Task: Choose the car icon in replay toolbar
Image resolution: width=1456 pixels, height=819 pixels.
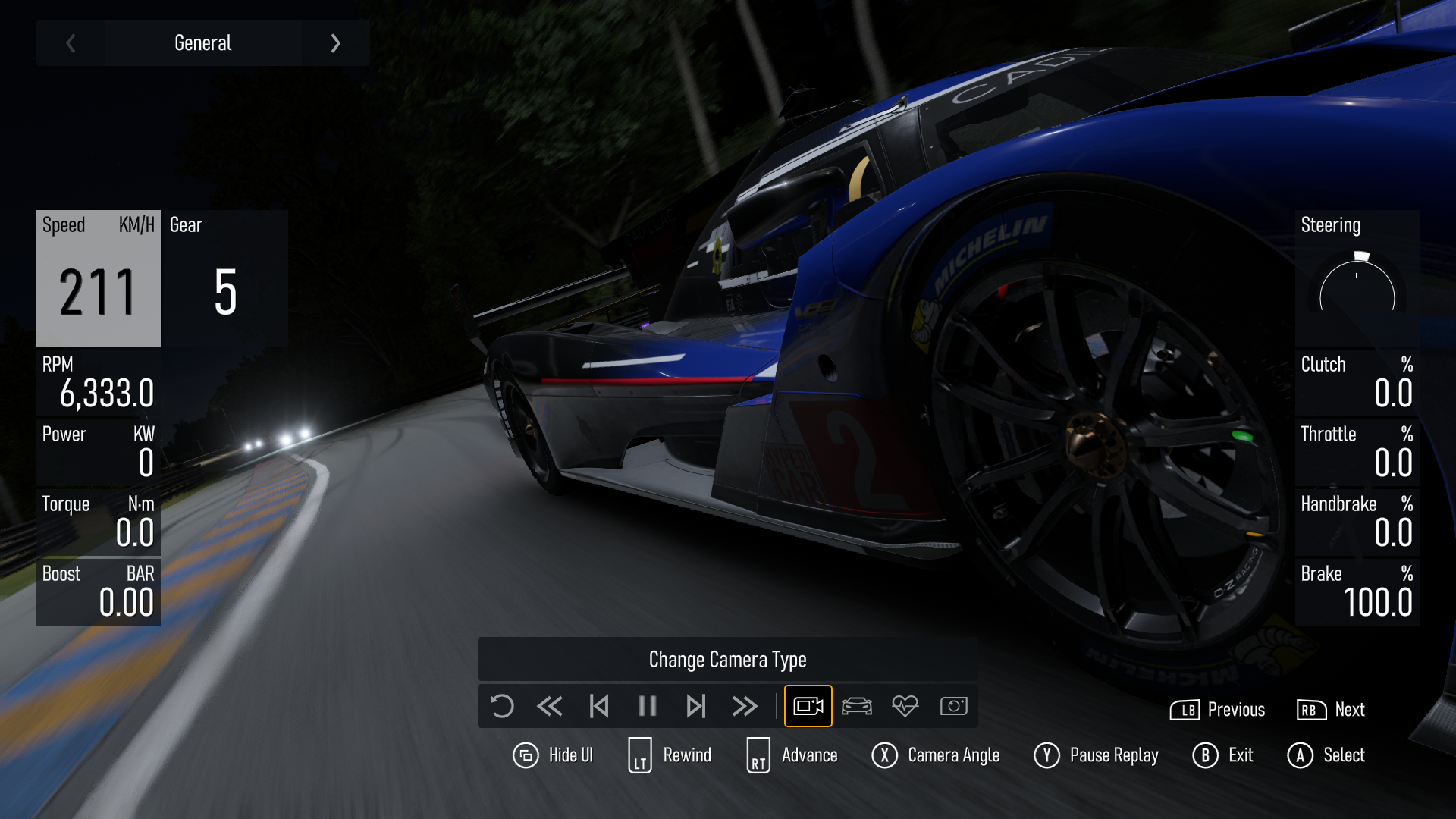Action: click(857, 706)
